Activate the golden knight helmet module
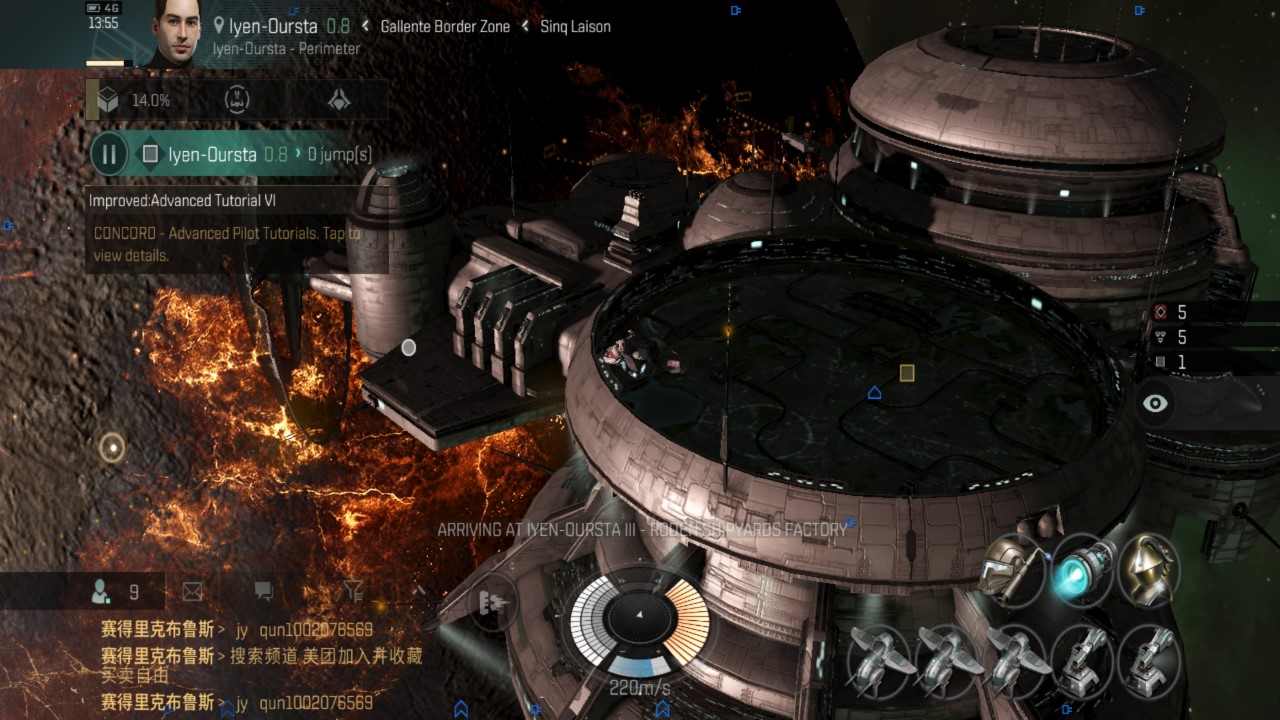Viewport: 1280px width, 720px height. pyautogui.click(x=1149, y=569)
